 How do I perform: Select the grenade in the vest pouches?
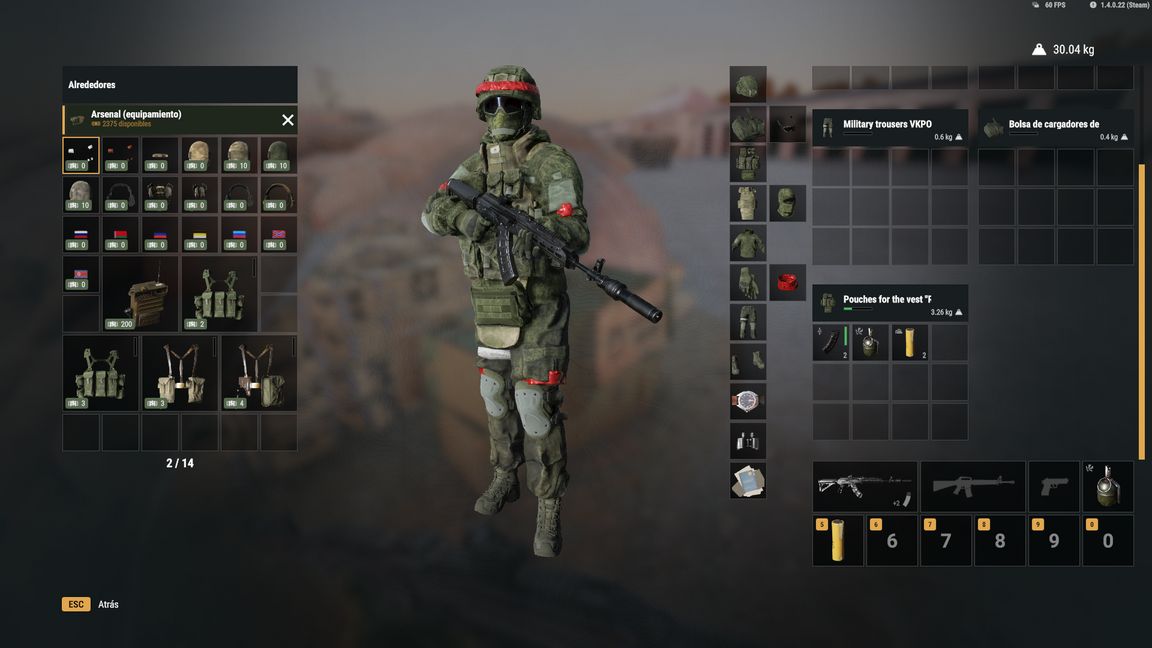click(x=871, y=343)
